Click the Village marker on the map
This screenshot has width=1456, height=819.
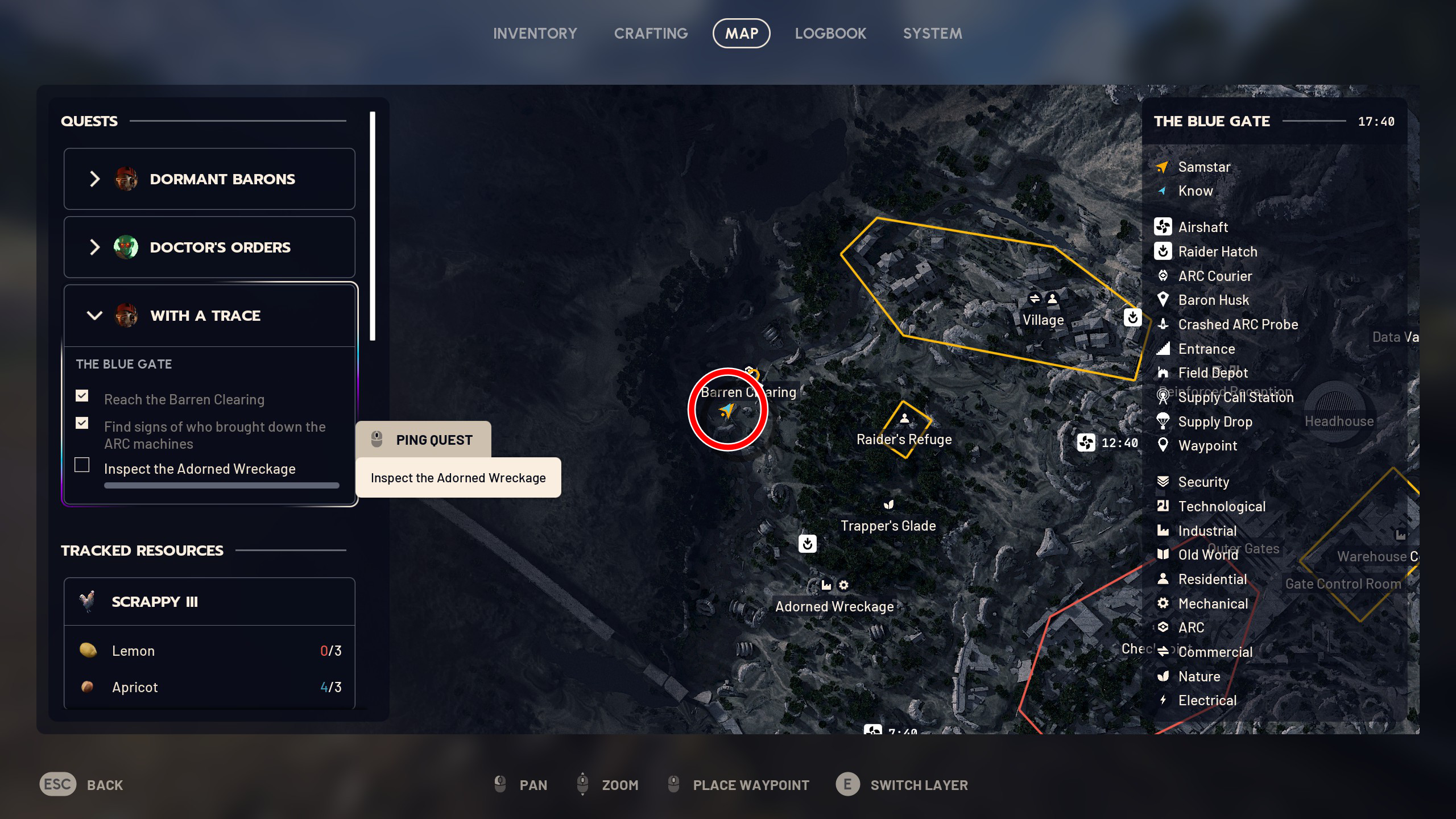point(1043,320)
